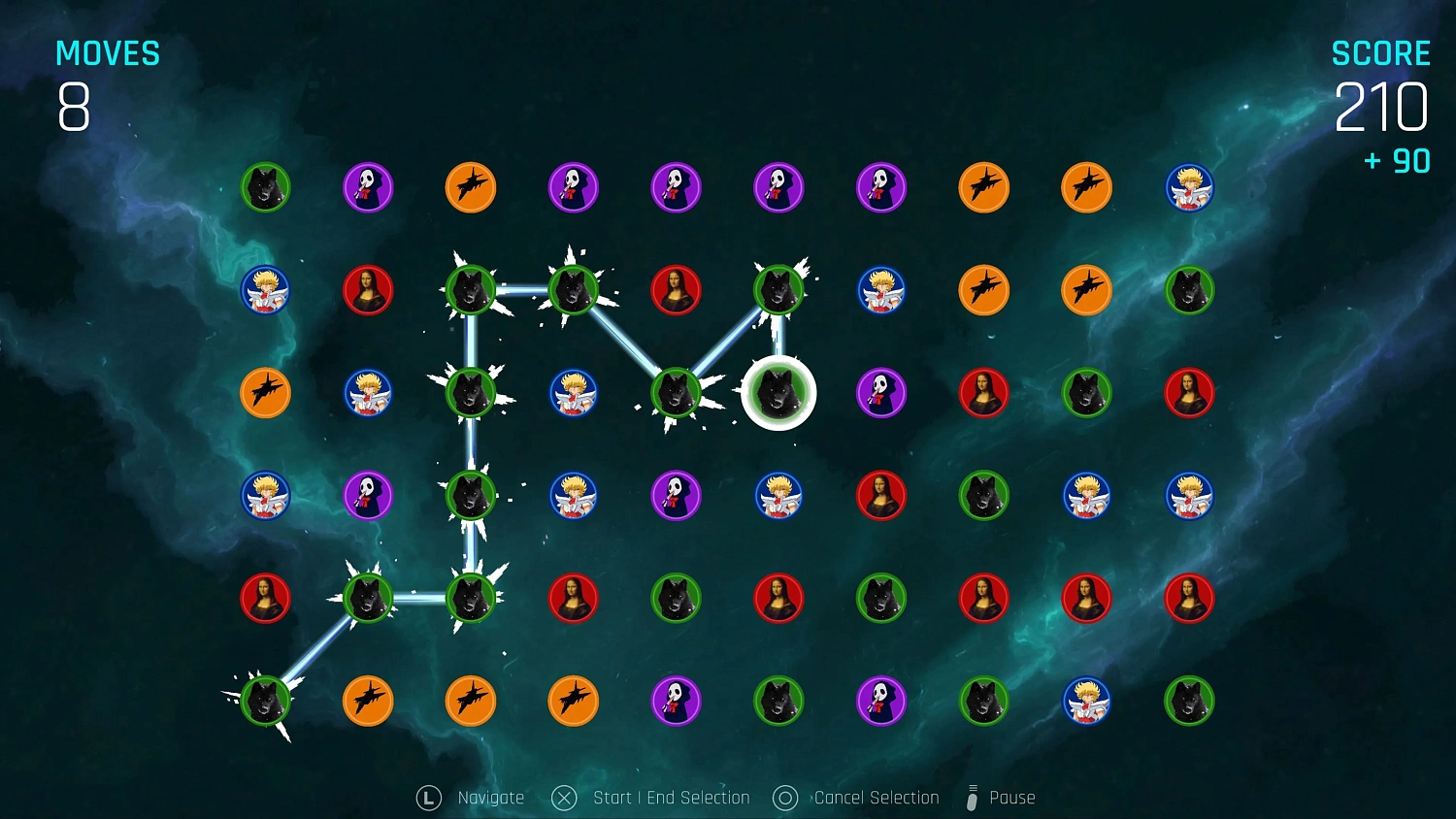Select the wolf token in the top-left corner
The height and width of the screenshot is (819, 1456).
click(265, 187)
